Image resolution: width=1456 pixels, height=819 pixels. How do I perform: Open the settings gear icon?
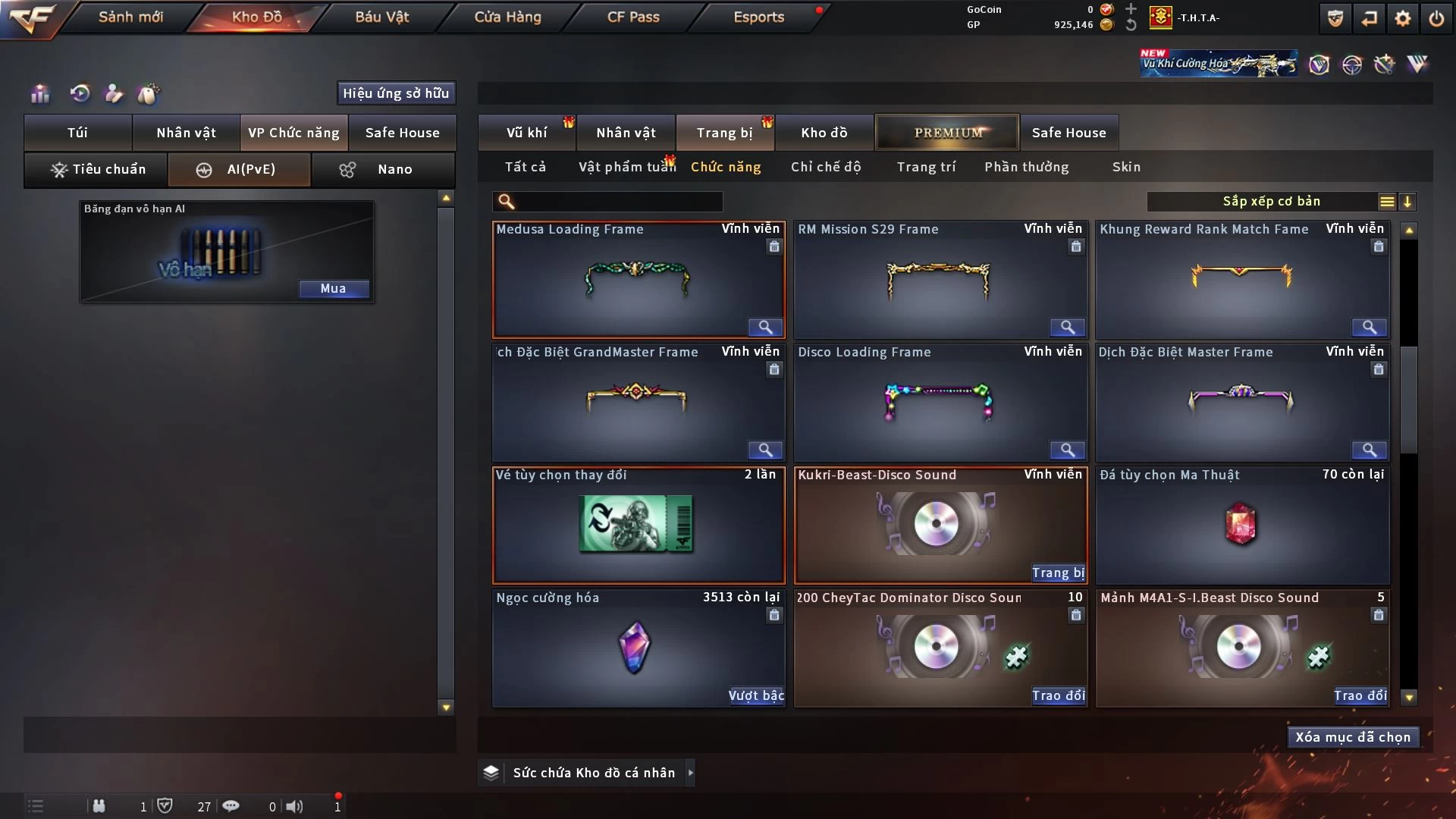pyautogui.click(x=1403, y=18)
